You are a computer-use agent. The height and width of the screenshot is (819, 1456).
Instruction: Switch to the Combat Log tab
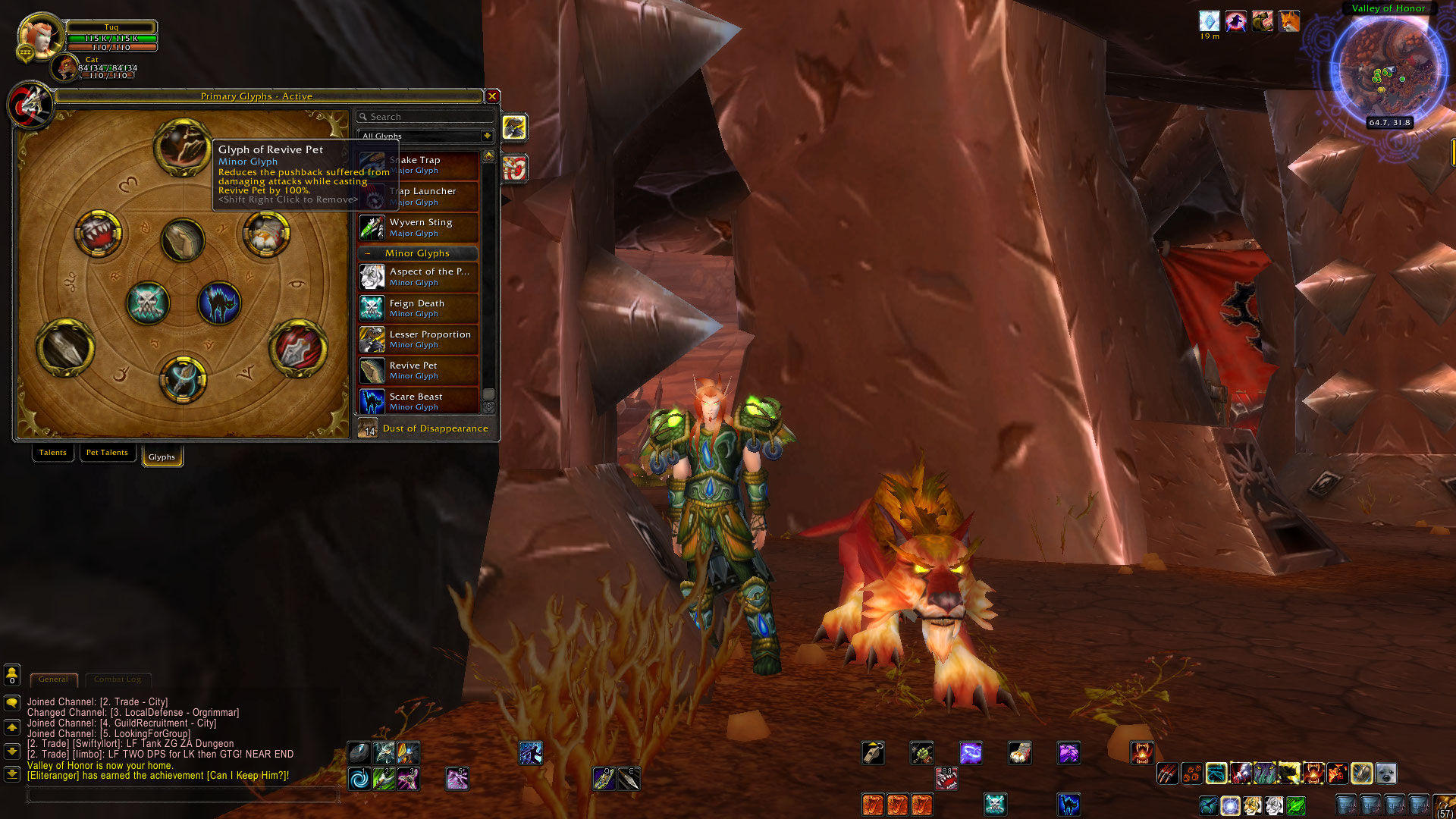(118, 678)
